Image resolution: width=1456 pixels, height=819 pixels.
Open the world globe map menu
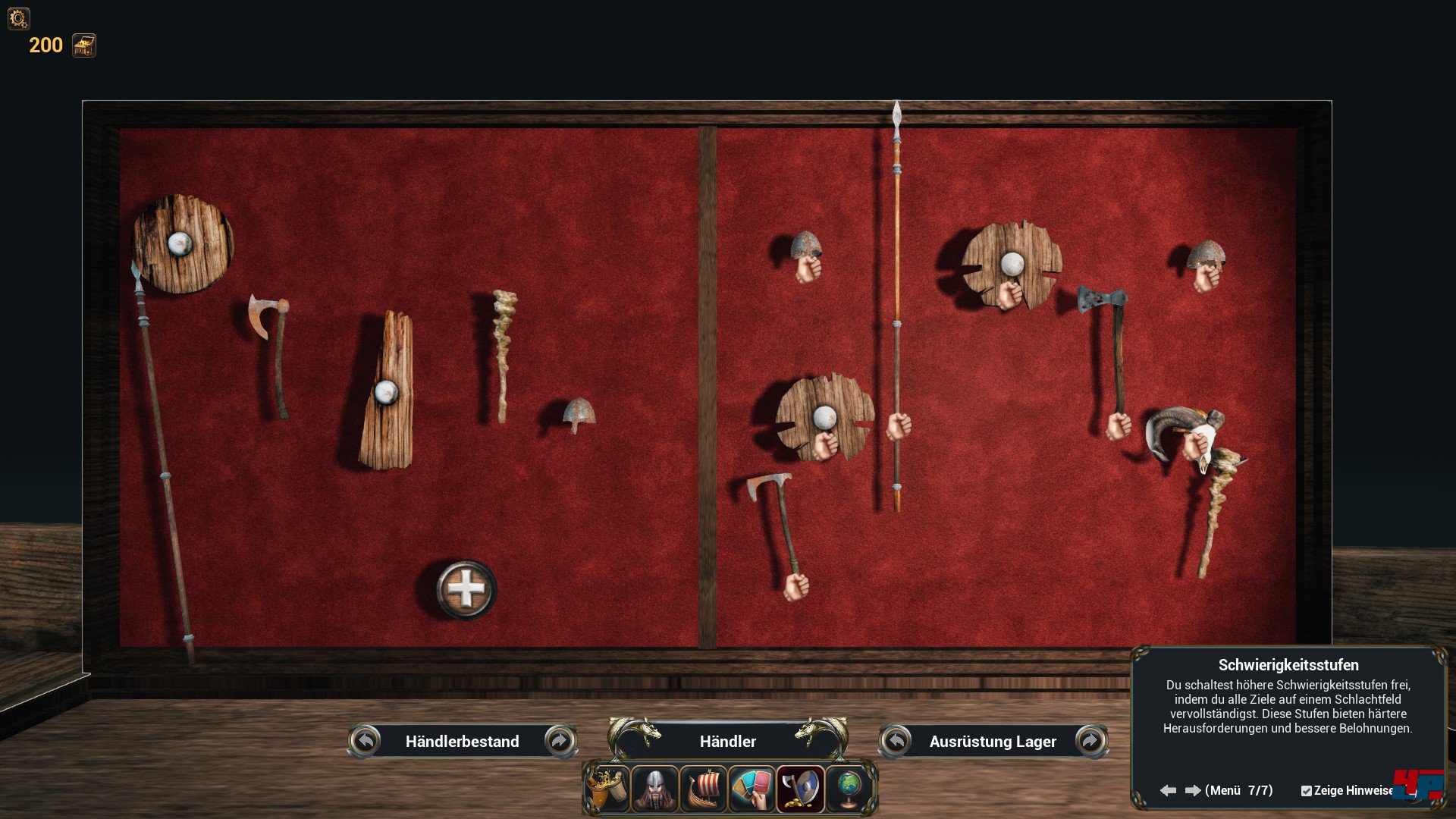coord(849,789)
